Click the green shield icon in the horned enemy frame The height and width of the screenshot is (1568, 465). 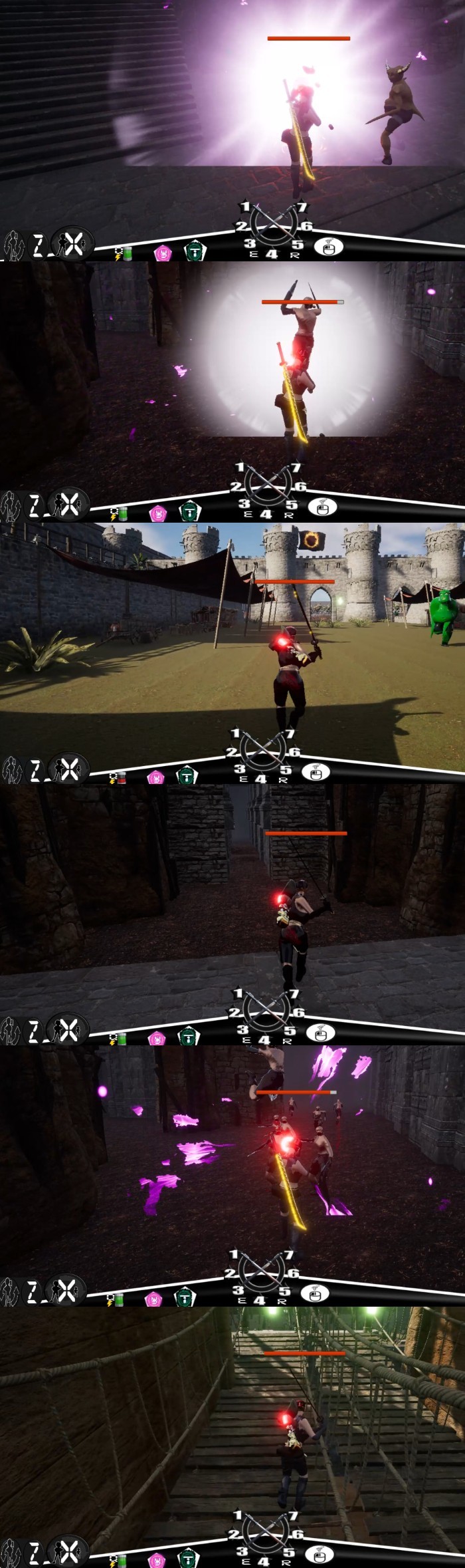195,251
